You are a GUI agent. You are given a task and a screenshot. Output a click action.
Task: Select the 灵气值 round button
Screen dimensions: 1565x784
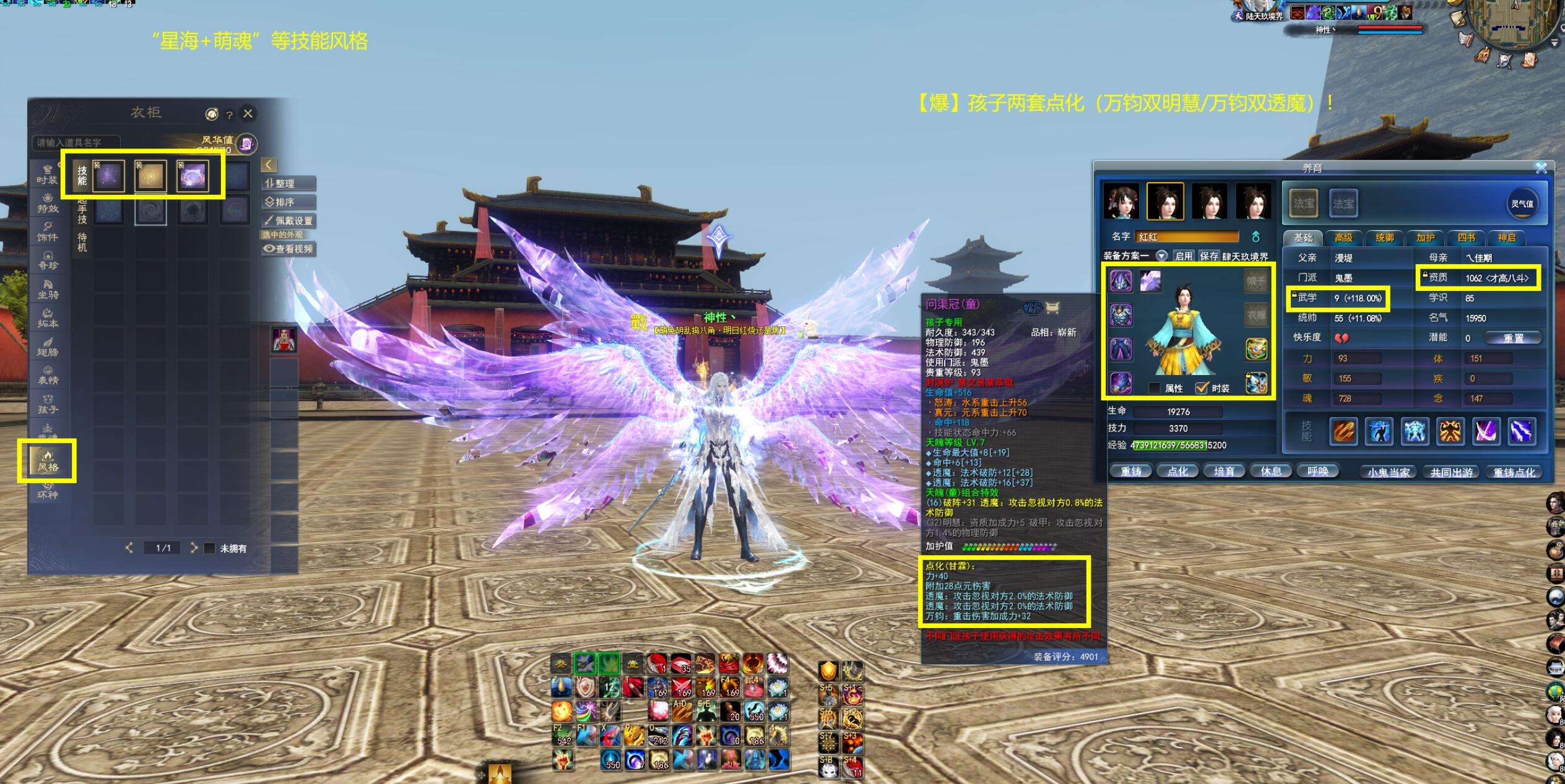tap(1522, 204)
